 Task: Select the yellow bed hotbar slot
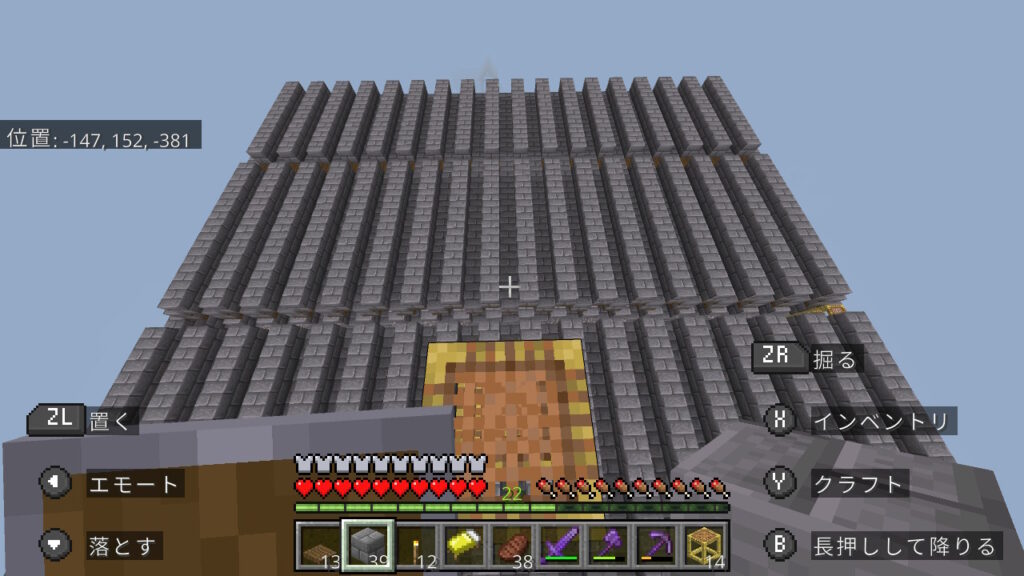pos(464,544)
